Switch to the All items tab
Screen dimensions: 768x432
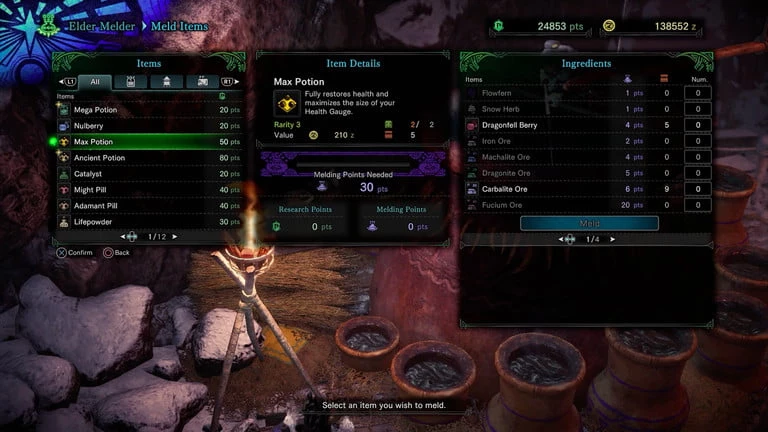coord(95,82)
